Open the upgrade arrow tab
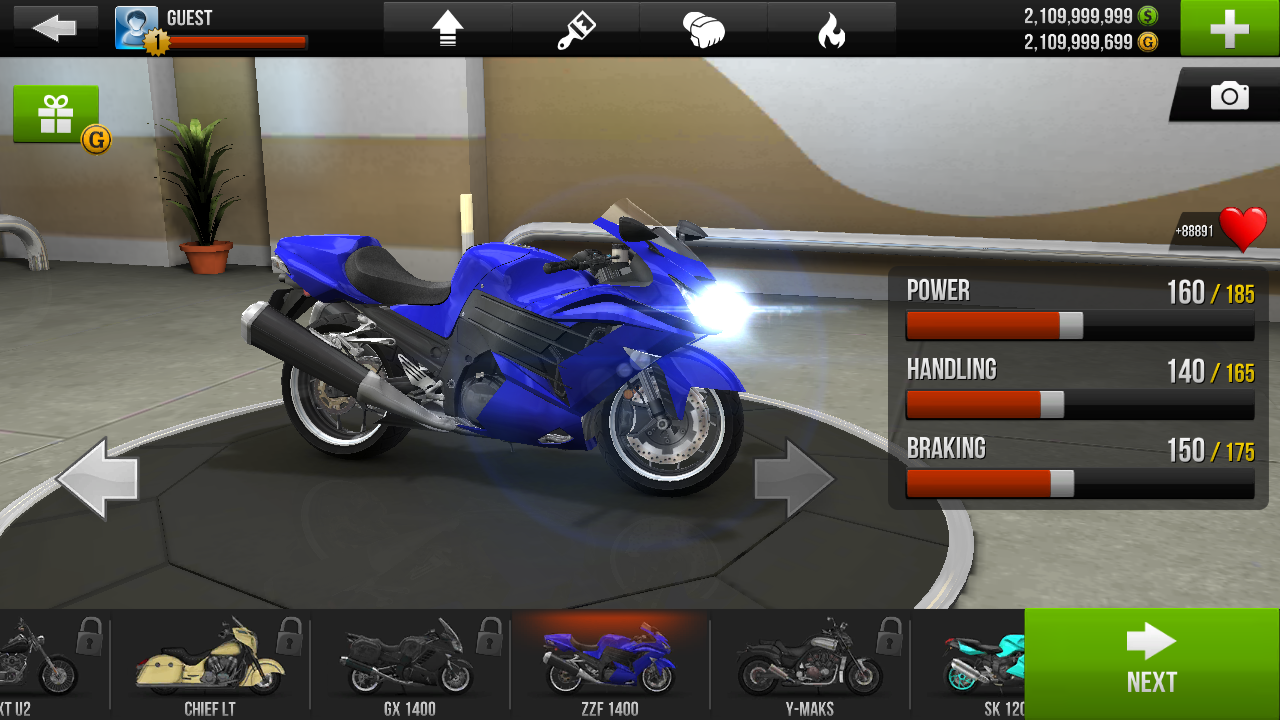Viewport: 1280px width, 720px height. point(447,30)
